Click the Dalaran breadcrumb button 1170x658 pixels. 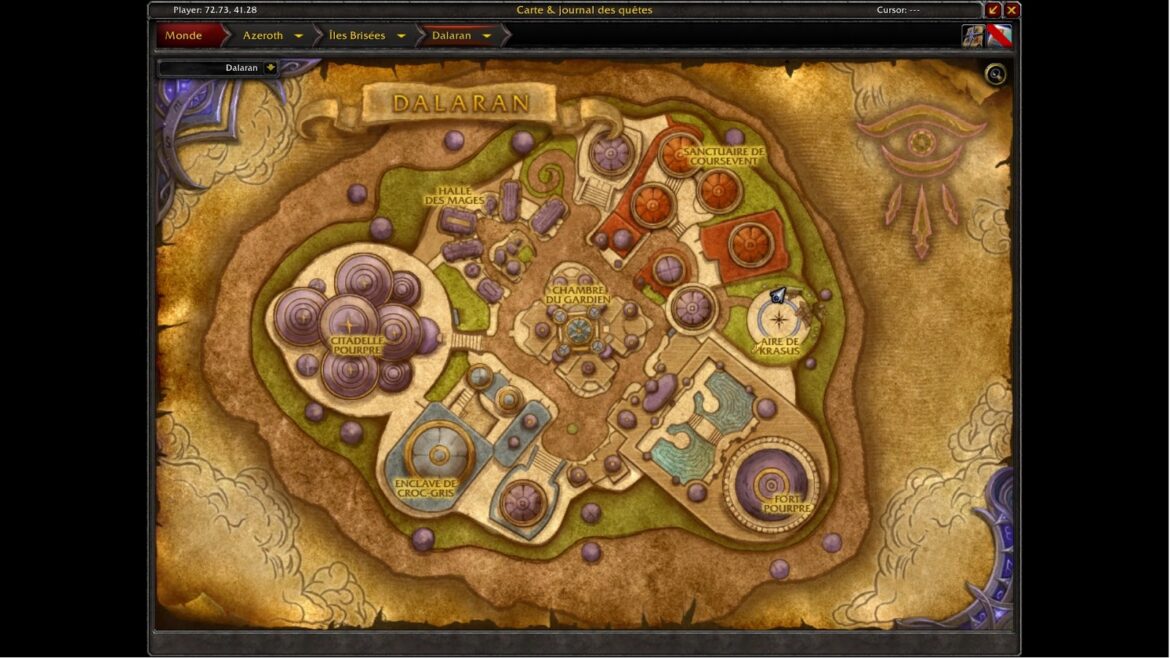[451, 36]
